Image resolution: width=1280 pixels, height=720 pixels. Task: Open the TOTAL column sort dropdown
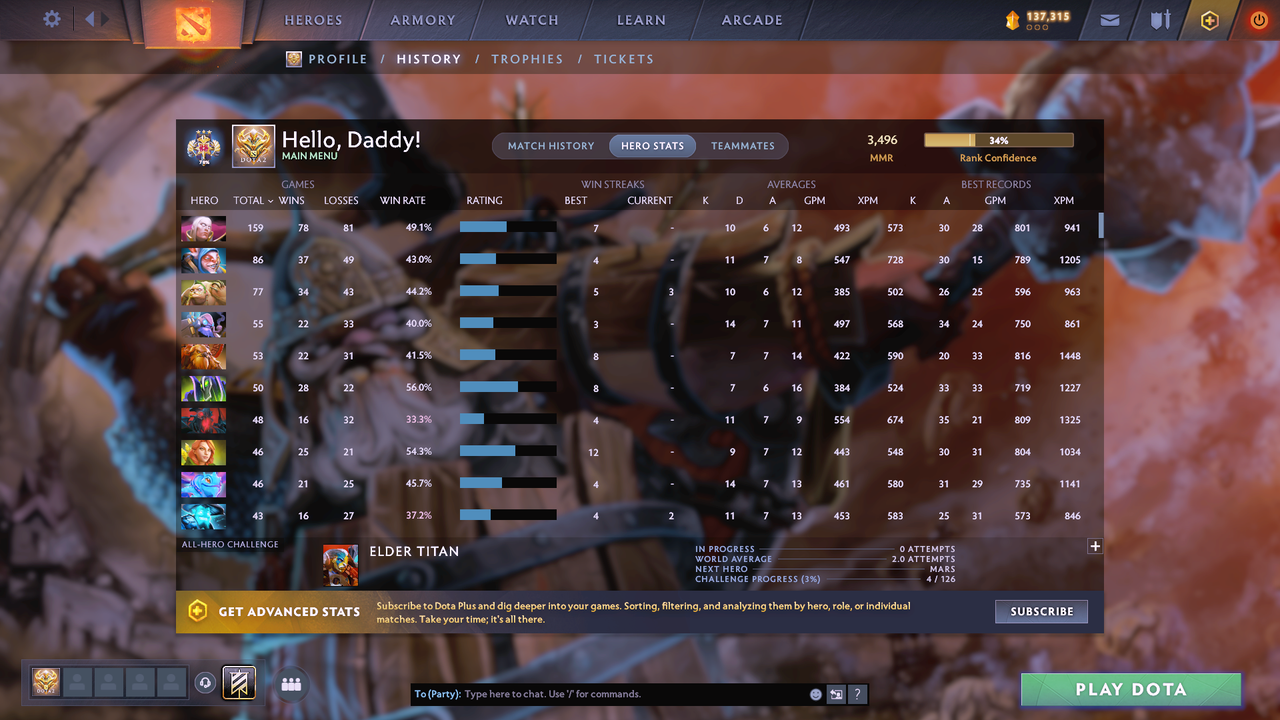[x=253, y=200]
